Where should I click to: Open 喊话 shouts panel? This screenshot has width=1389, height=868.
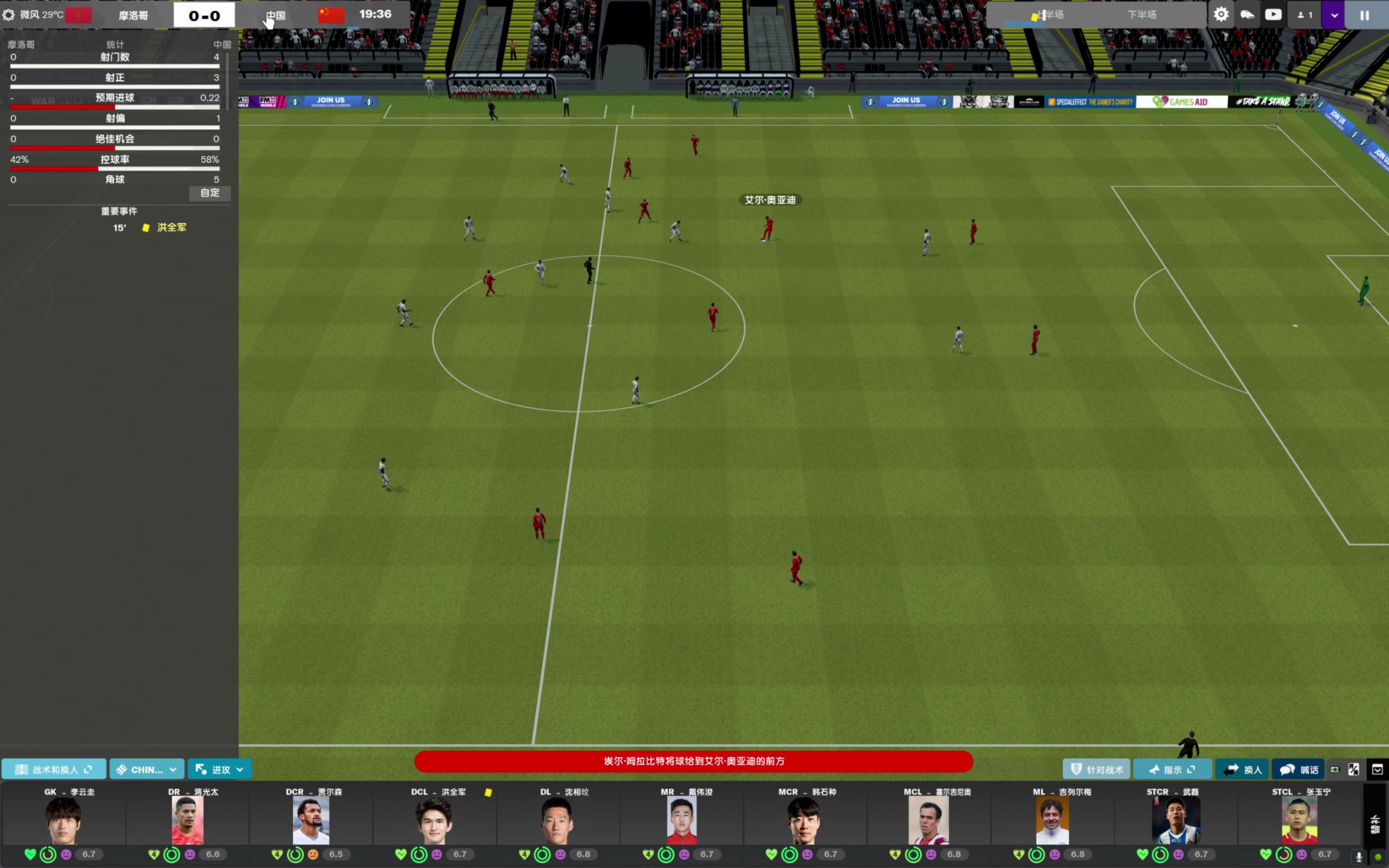click(1299, 769)
